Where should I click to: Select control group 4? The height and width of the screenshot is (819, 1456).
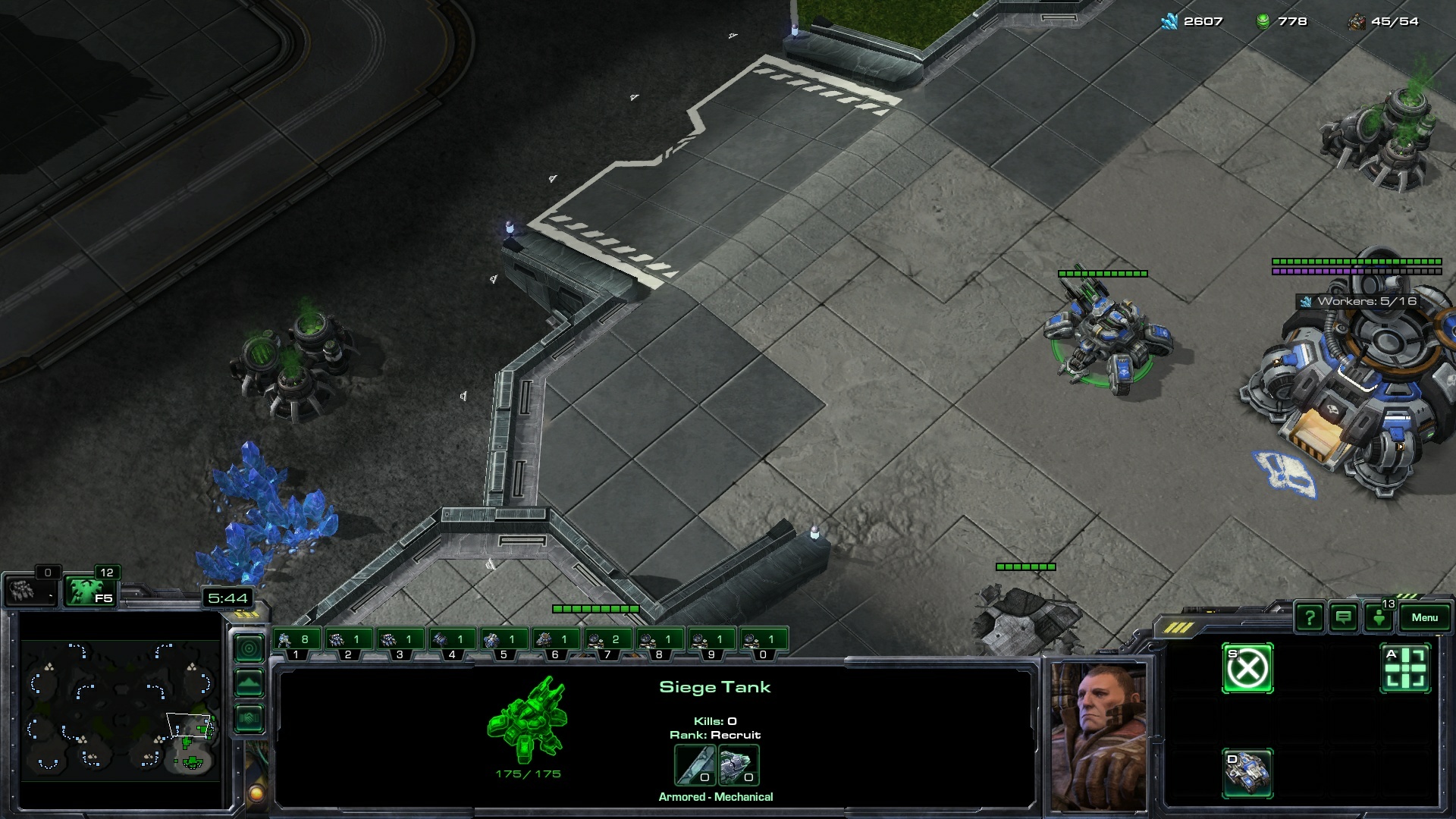click(x=452, y=642)
